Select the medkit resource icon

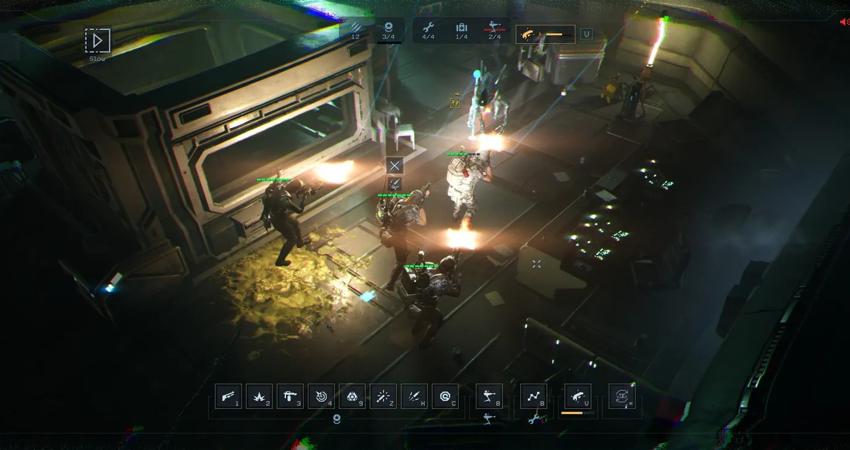pyautogui.click(x=461, y=29)
